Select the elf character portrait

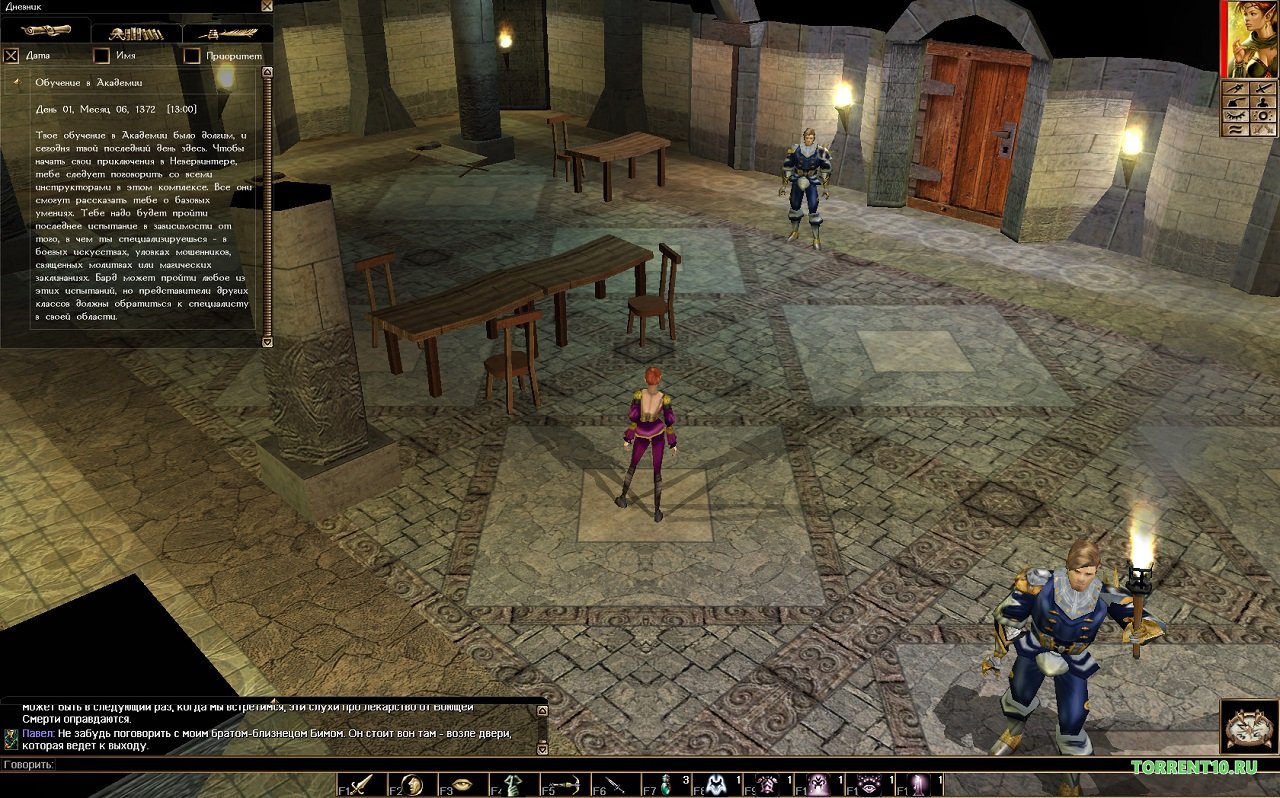pyautogui.click(x=1250, y=38)
